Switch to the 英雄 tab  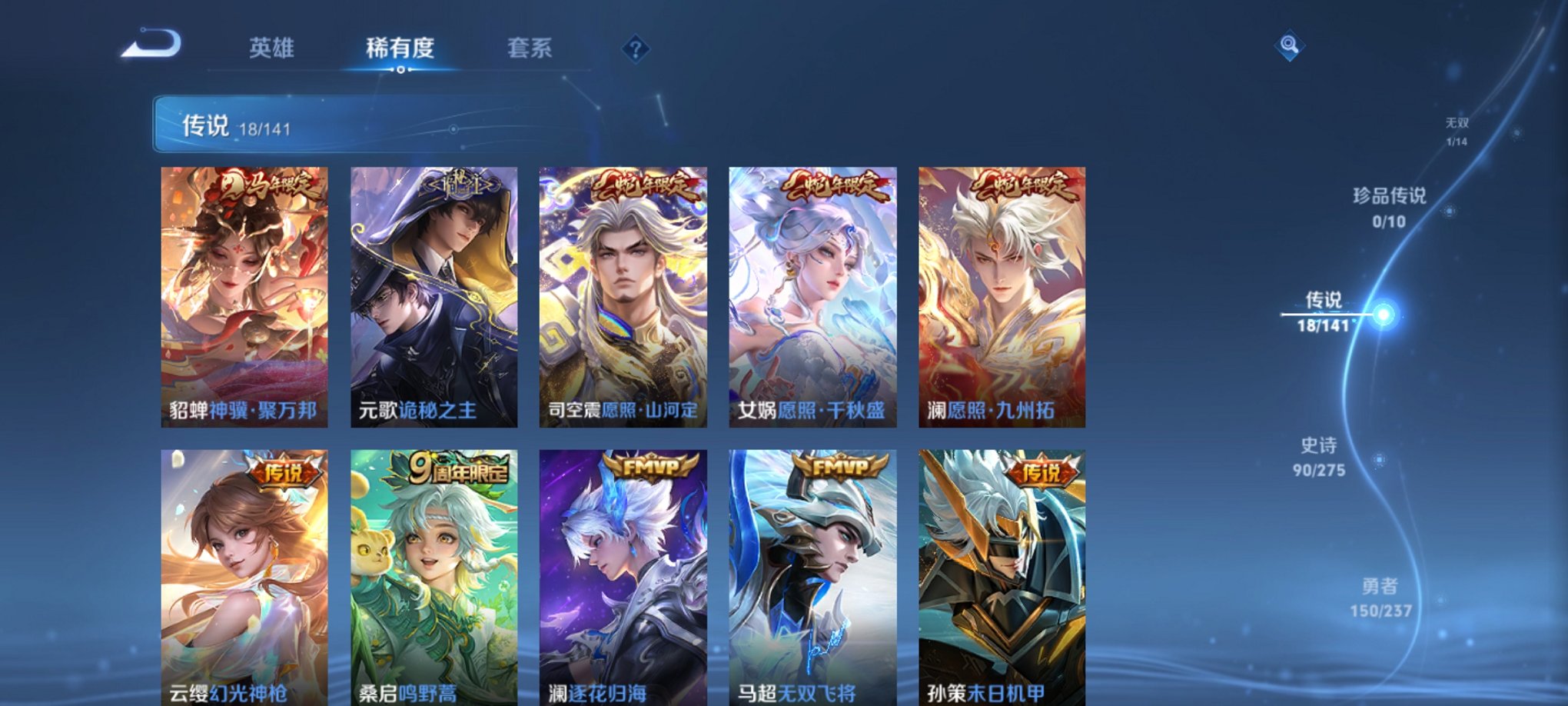click(271, 47)
